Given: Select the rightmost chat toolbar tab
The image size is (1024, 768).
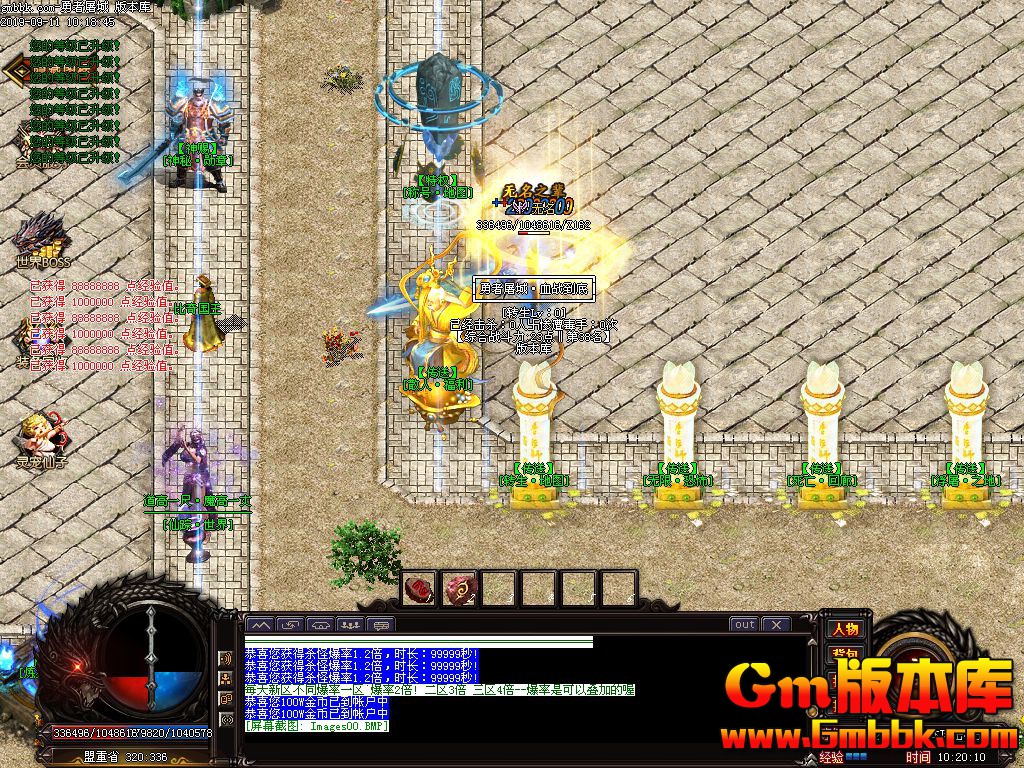Looking at the screenshot, I should tap(381, 625).
